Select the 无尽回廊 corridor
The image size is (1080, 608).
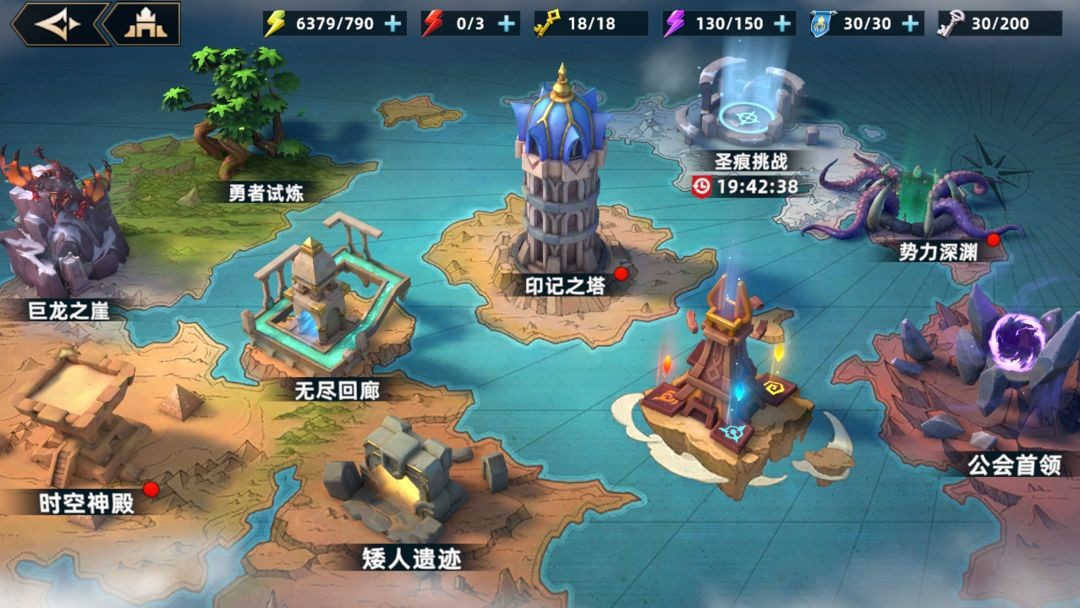(x=325, y=310)
